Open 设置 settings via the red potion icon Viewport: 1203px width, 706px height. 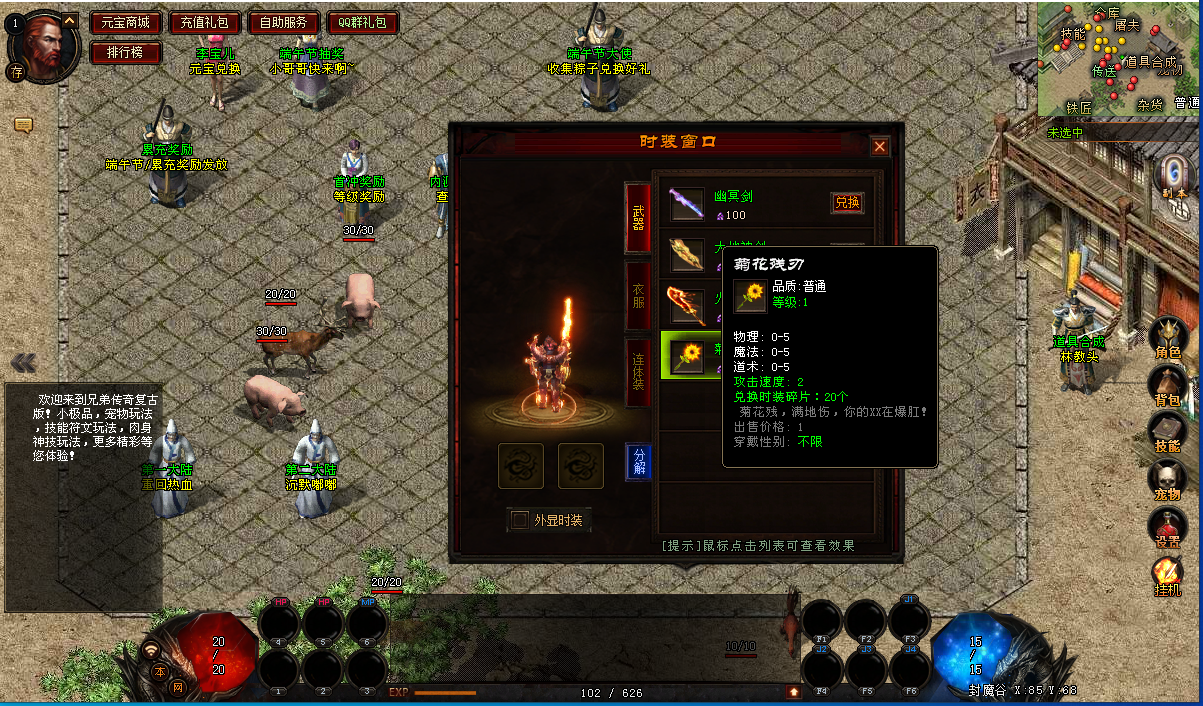coord(1167,527)
